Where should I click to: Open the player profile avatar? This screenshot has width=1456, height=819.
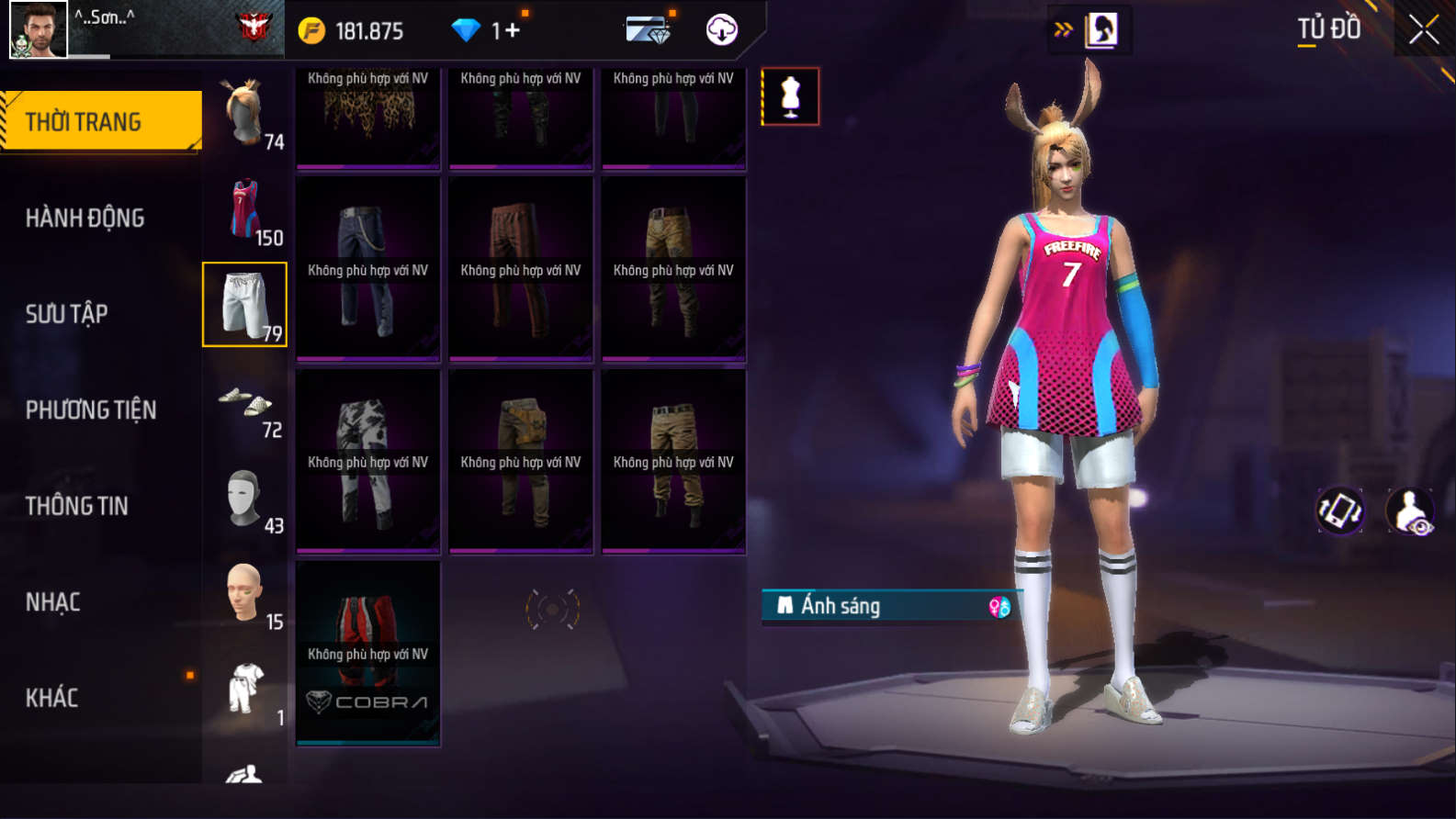[x=39, y=29]
